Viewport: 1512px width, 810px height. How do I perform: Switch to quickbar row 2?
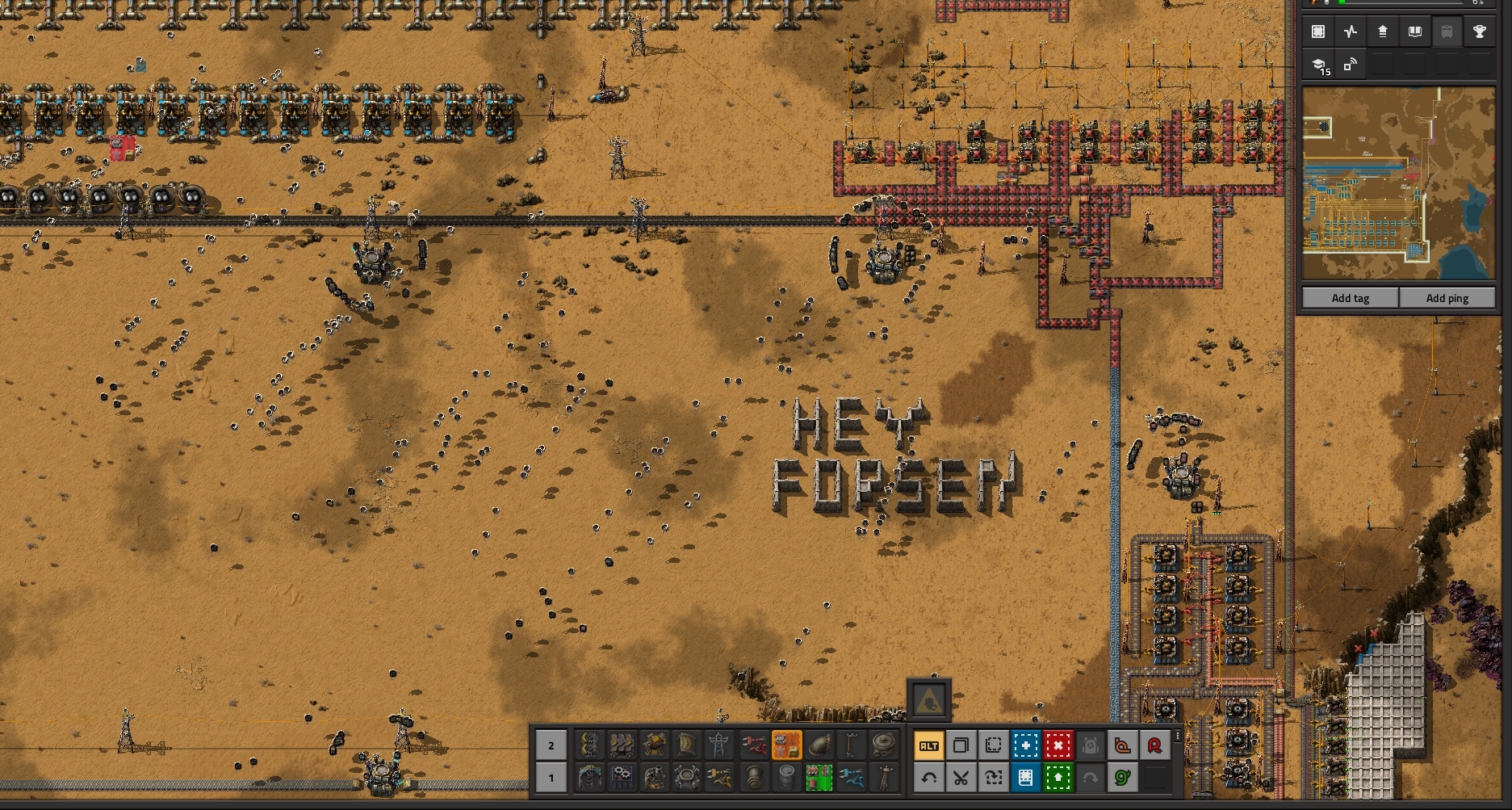click(551, 745)
